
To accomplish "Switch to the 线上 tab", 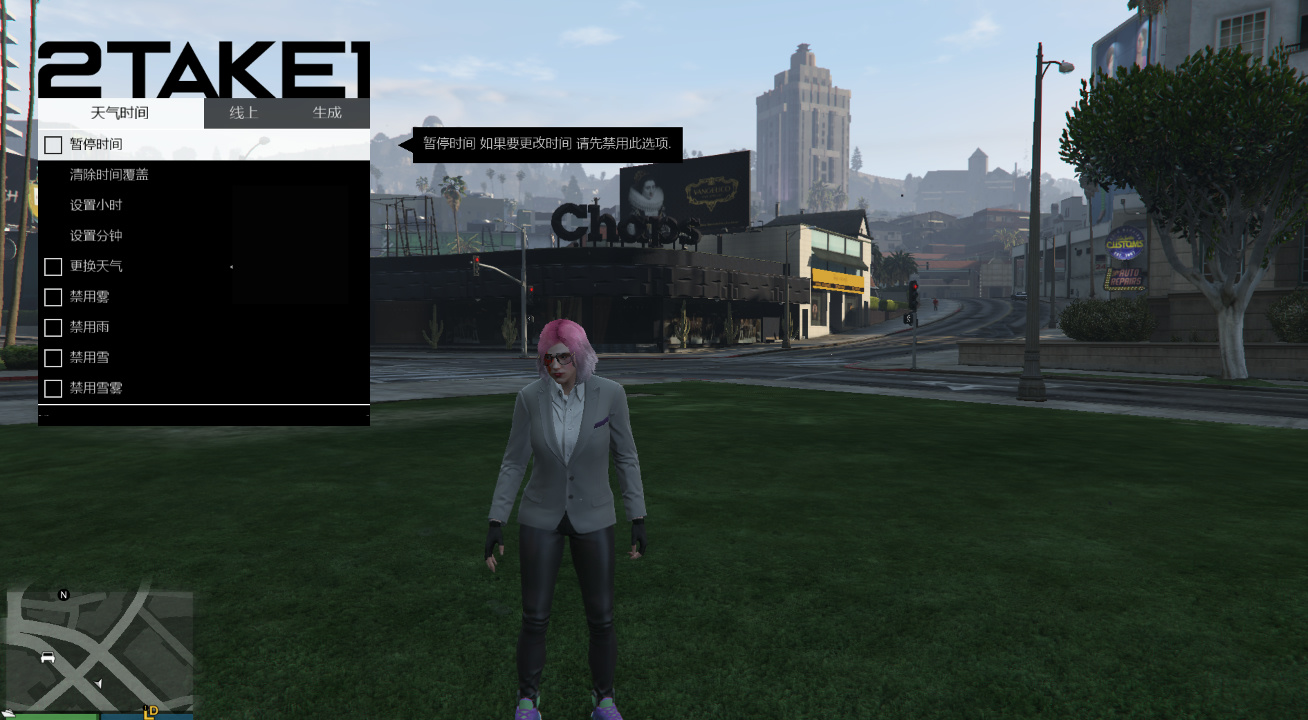I will [243, 113].
